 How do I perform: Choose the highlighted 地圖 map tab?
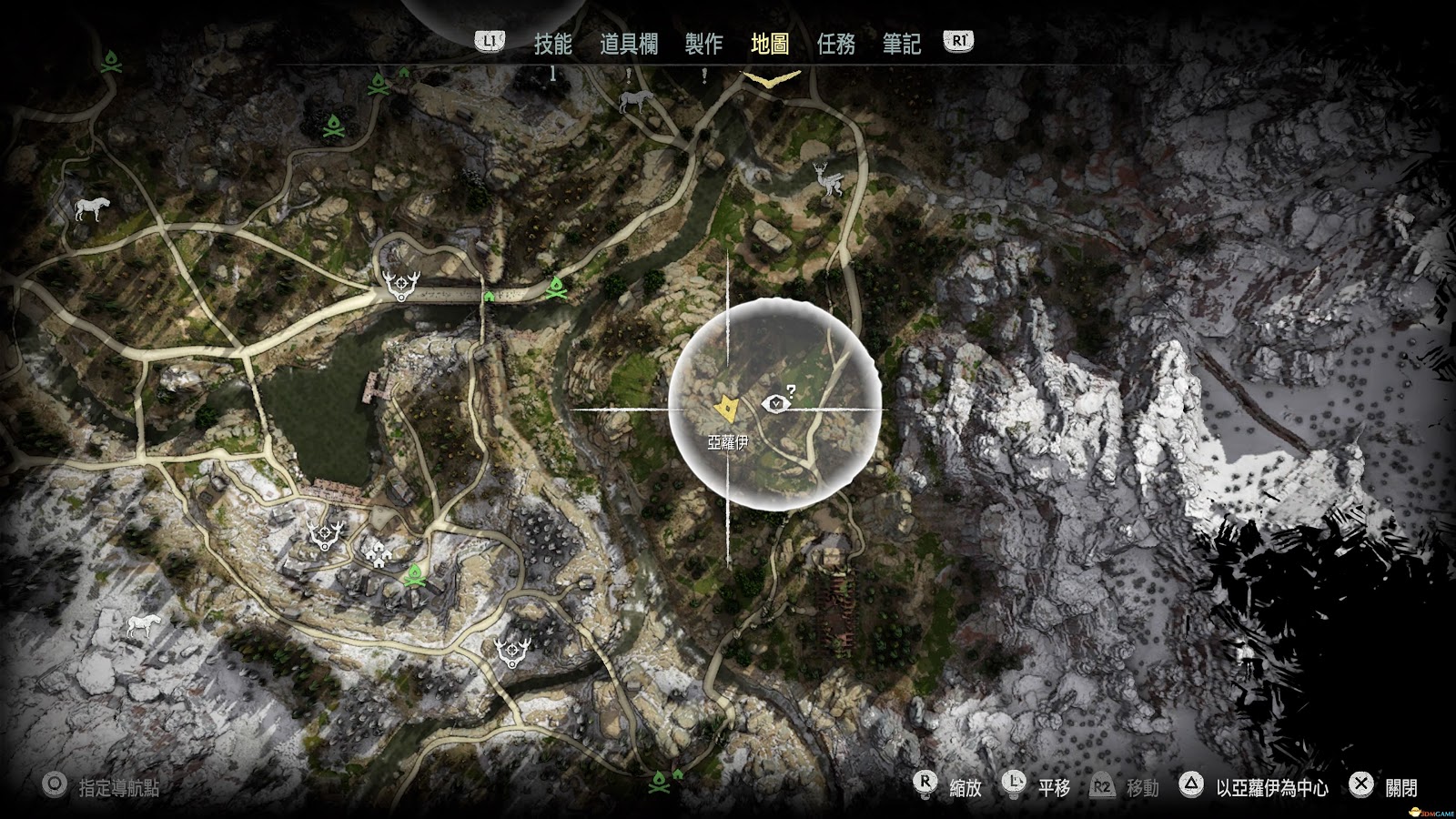click(770, 44)
